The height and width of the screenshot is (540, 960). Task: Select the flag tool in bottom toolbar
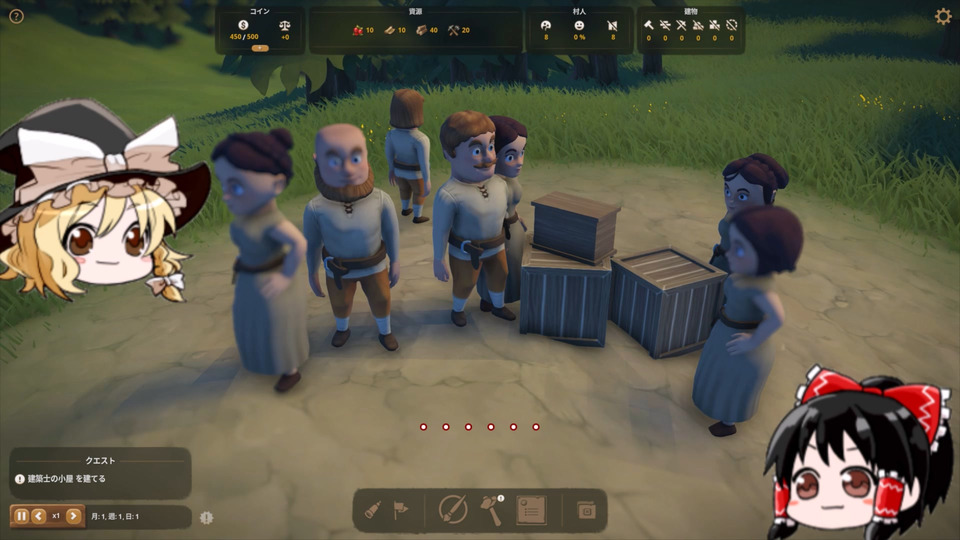coord(400,510)
